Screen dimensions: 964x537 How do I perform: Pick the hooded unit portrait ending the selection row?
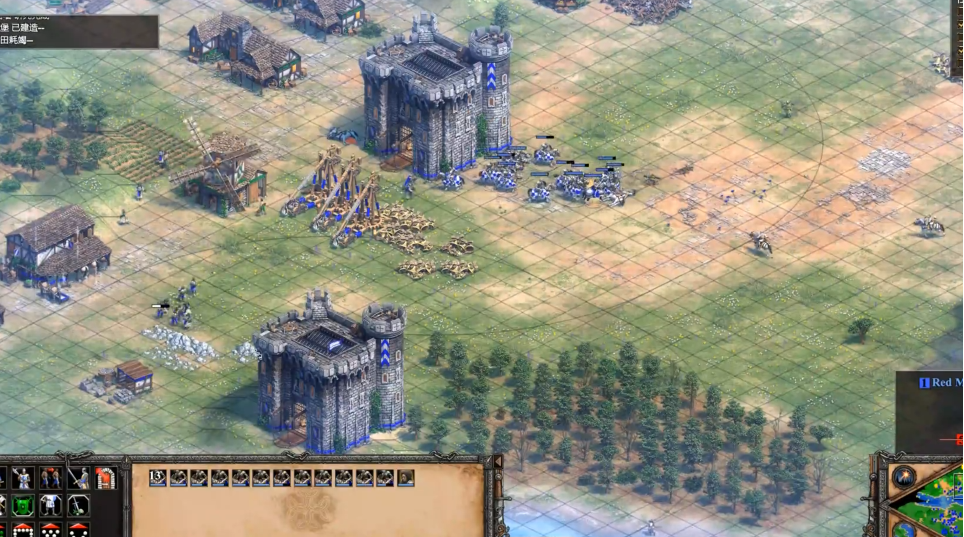[x=406, y=478]
